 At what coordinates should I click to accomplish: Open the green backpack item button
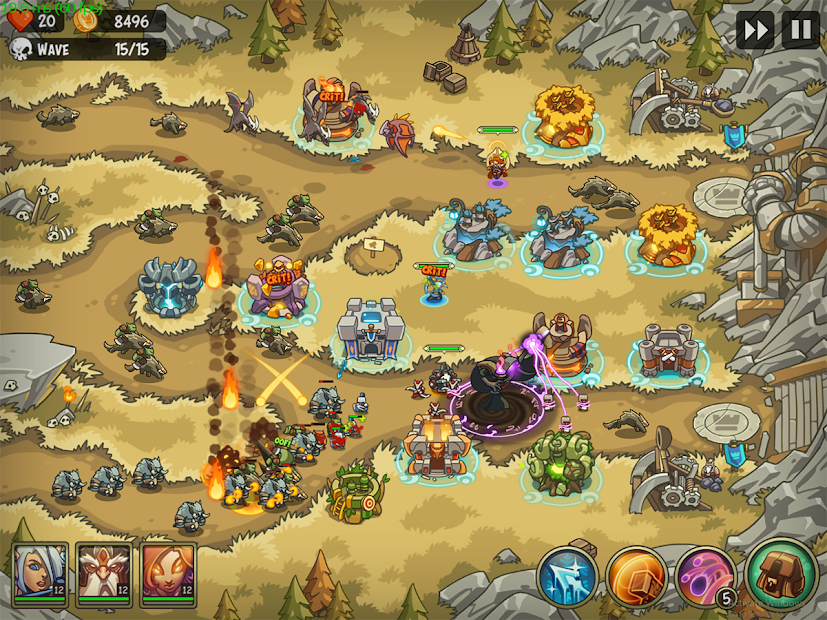point(781,574)
